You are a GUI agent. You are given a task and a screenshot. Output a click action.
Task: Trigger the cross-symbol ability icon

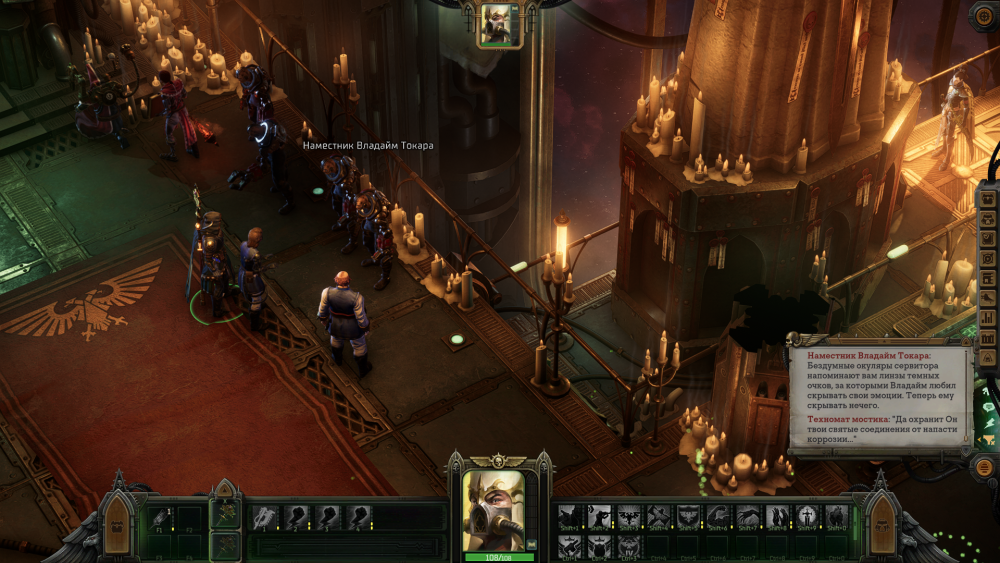click(806, 517)
